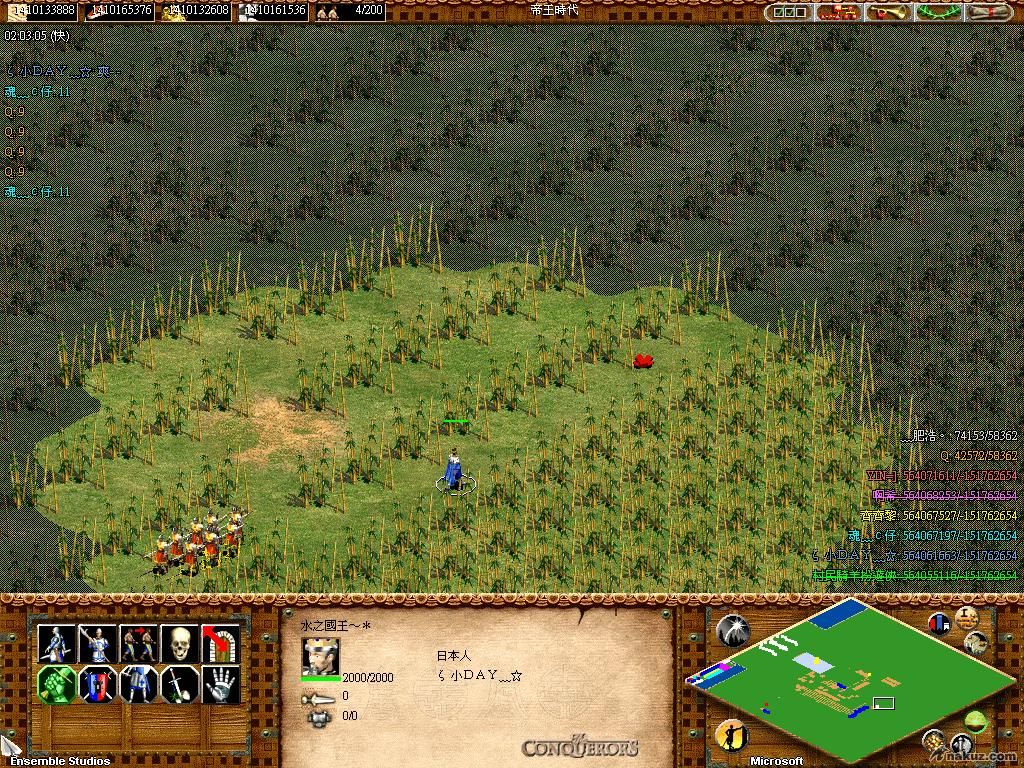Open the technology tree
1024x768 pixels.
pos(839,12)
